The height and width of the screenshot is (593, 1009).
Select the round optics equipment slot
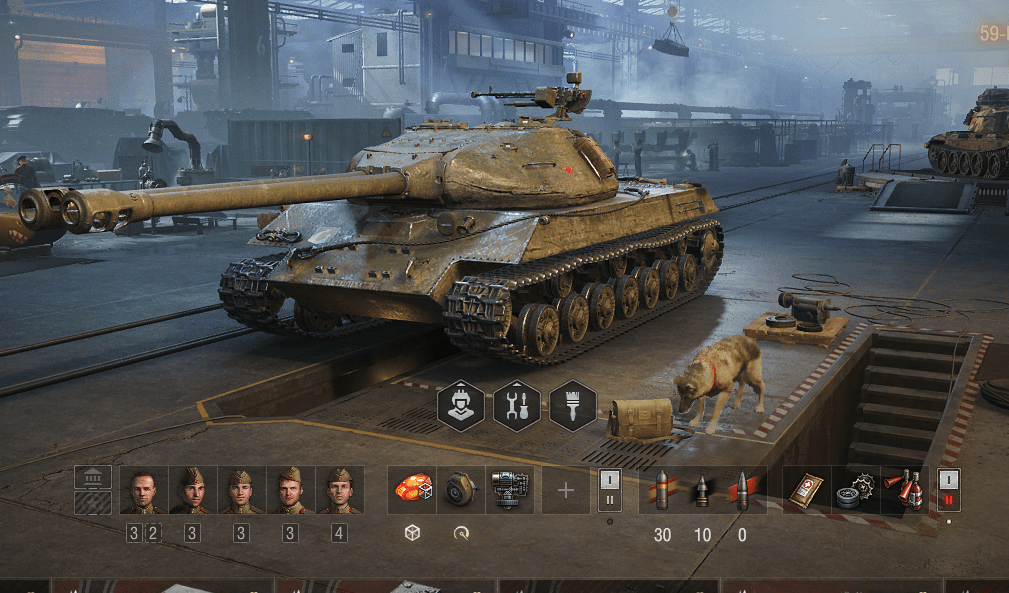coord(460,490)
